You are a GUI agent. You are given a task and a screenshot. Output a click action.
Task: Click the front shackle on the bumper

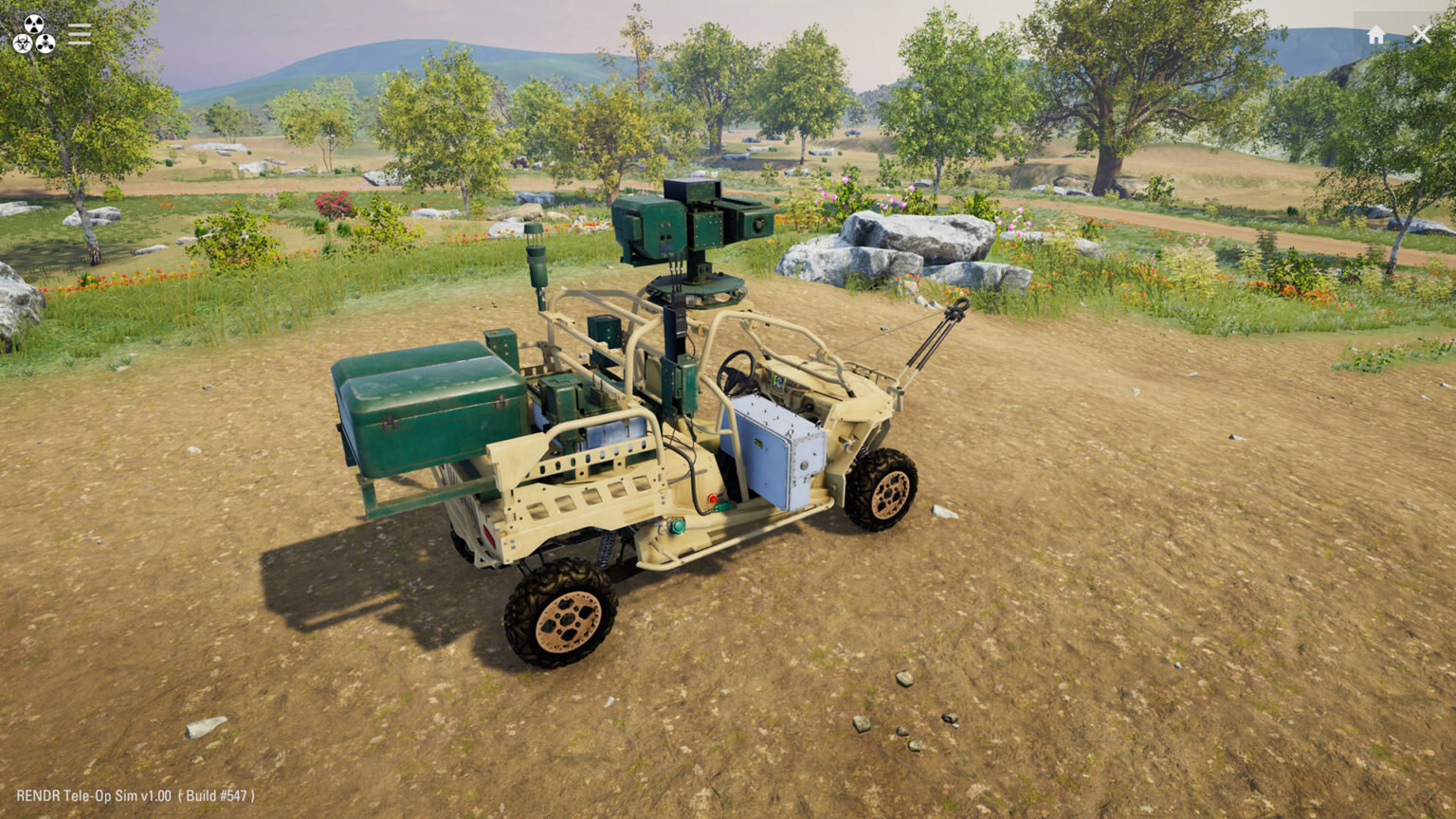(x=848, y=444)
